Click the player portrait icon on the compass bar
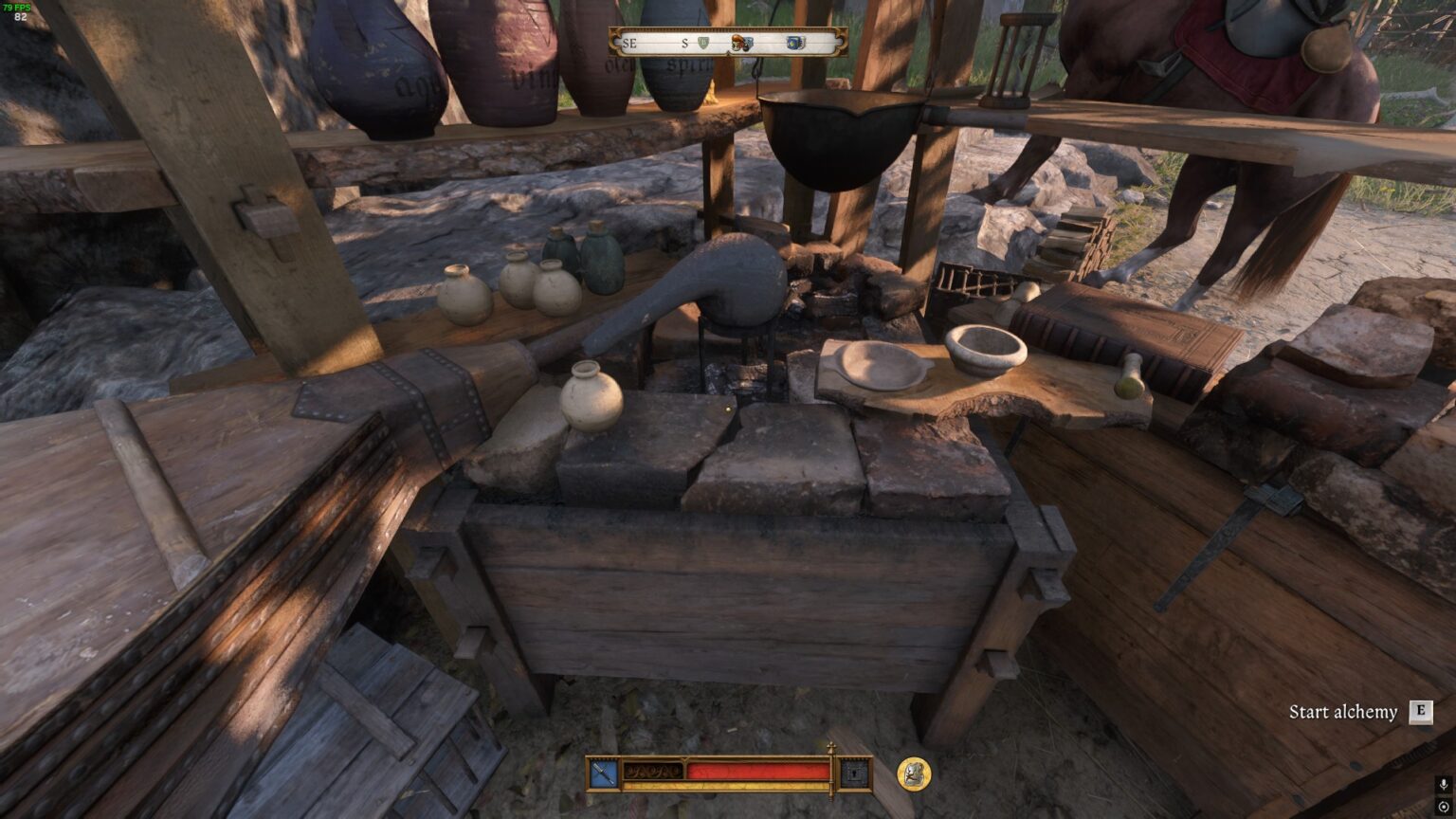 point(737,43)
